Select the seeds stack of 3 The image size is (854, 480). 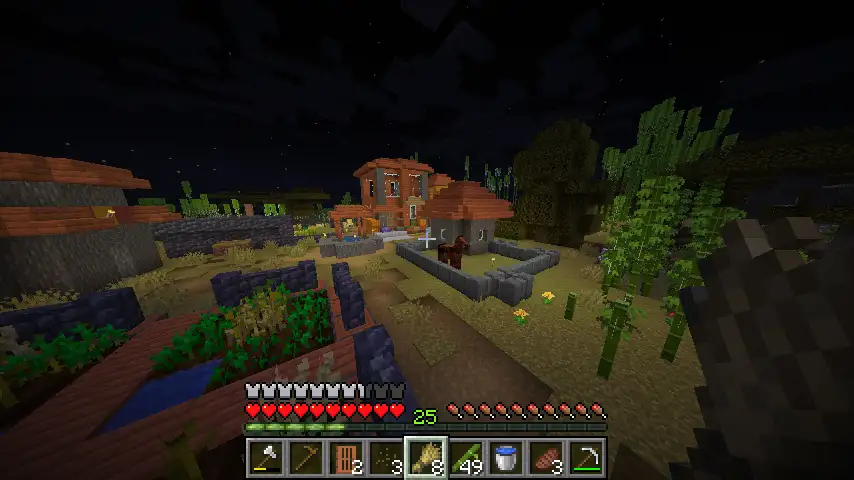tap(386, 458)
